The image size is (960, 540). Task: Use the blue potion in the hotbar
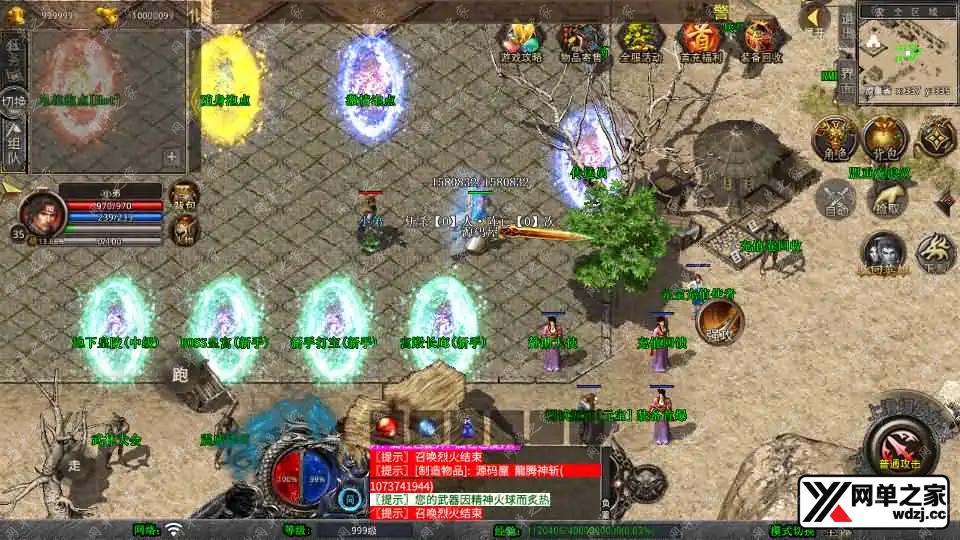427,425
